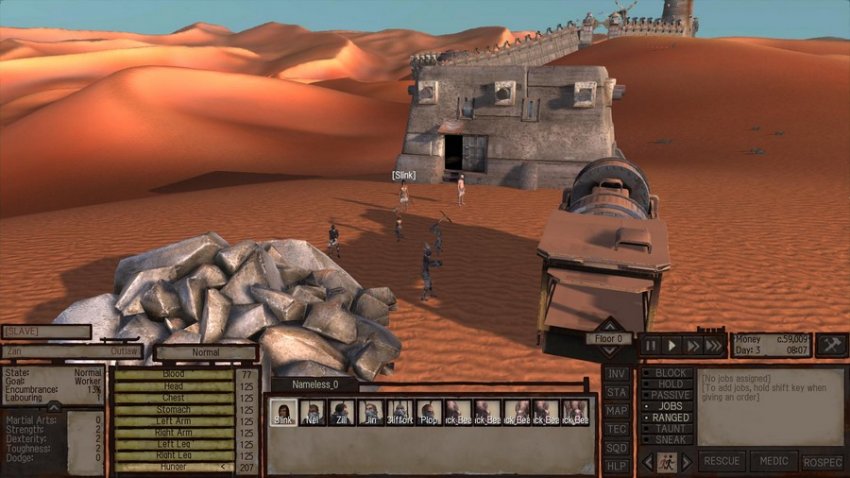Screen dimensions: 850x478
Task: Set double fast-forward speed
Action: coord(691,345)
